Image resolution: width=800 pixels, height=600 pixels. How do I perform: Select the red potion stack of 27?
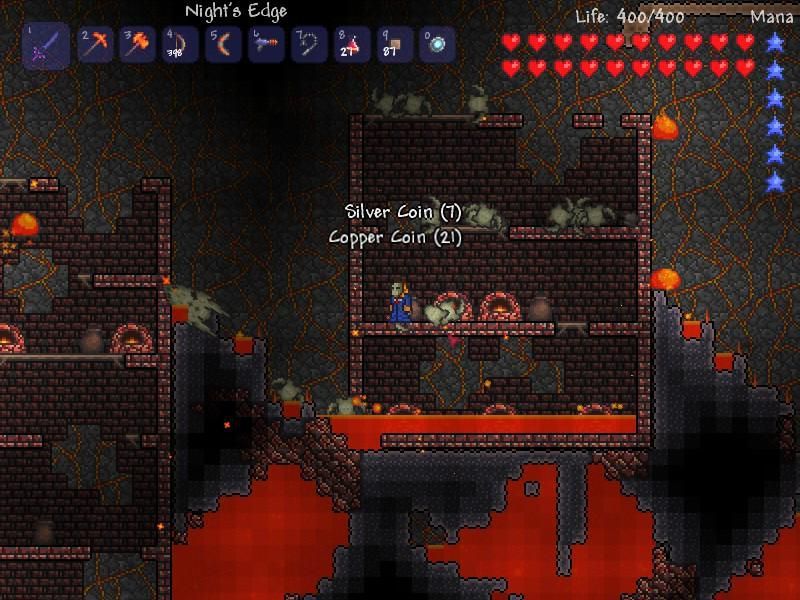[x=352, y=45]
